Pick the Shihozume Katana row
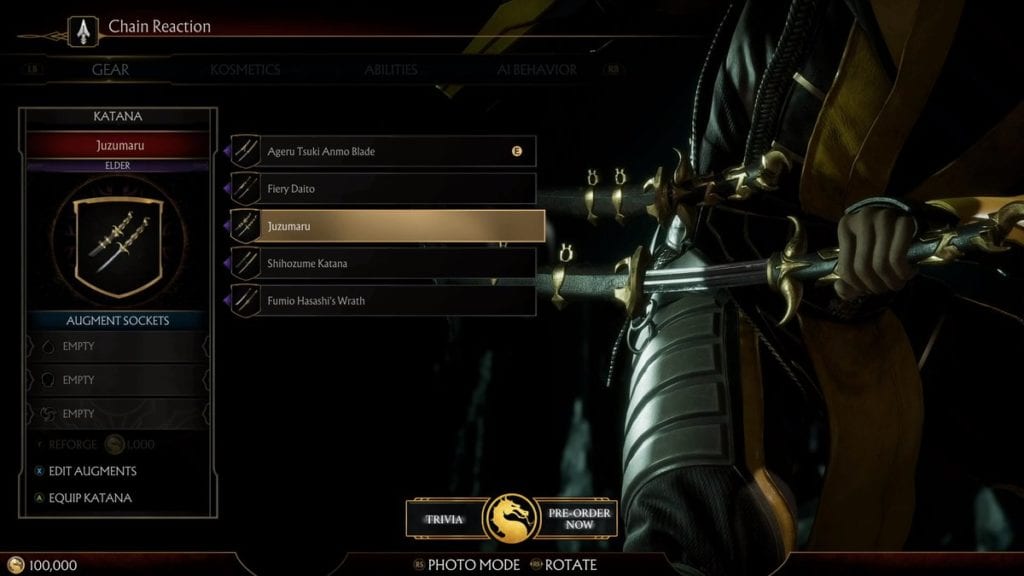This screenshot has height=576, width=1024. (384, 263)
